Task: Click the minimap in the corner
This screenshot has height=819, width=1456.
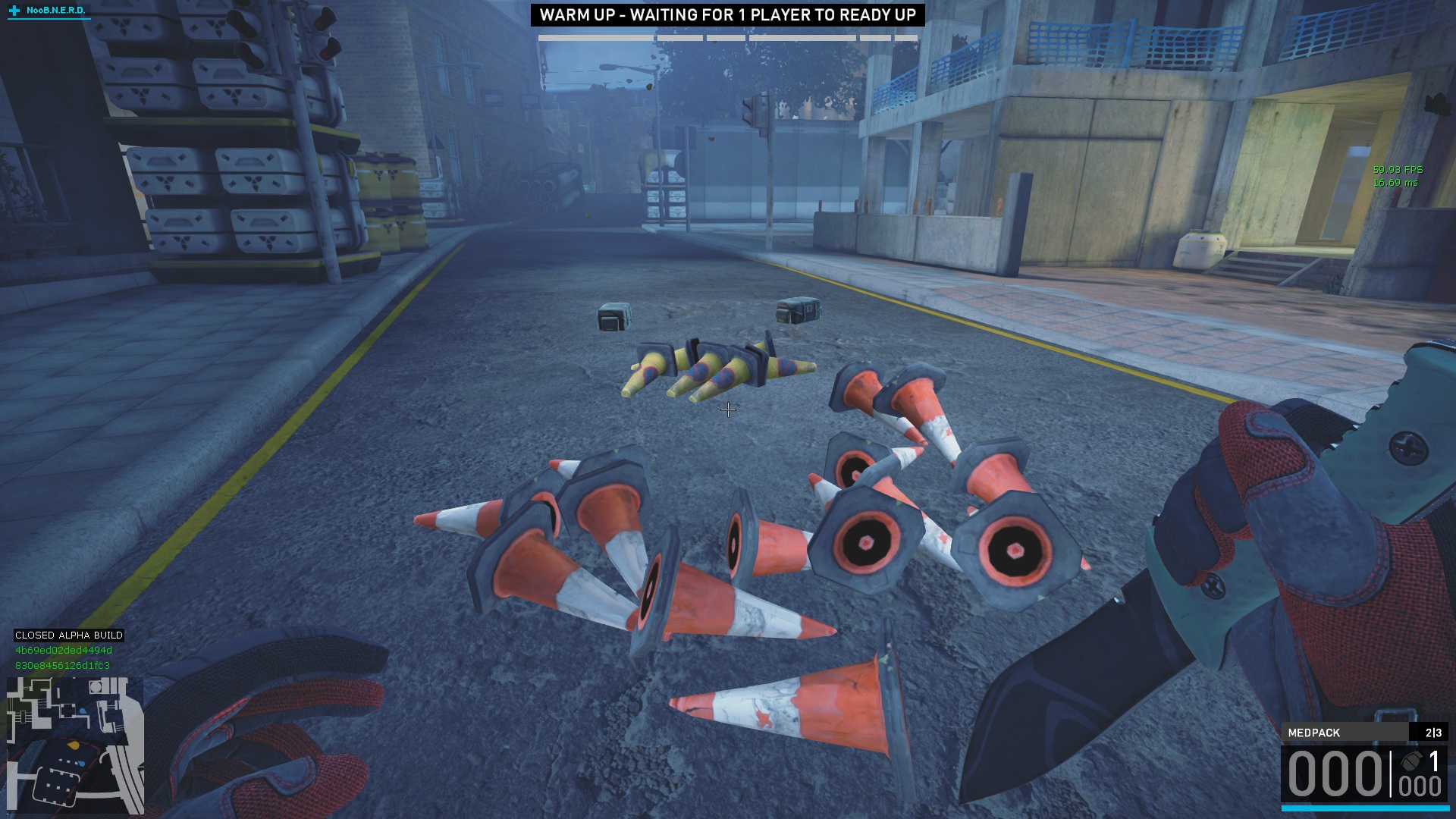Action: pyautogui.click(x=75, y=745)
